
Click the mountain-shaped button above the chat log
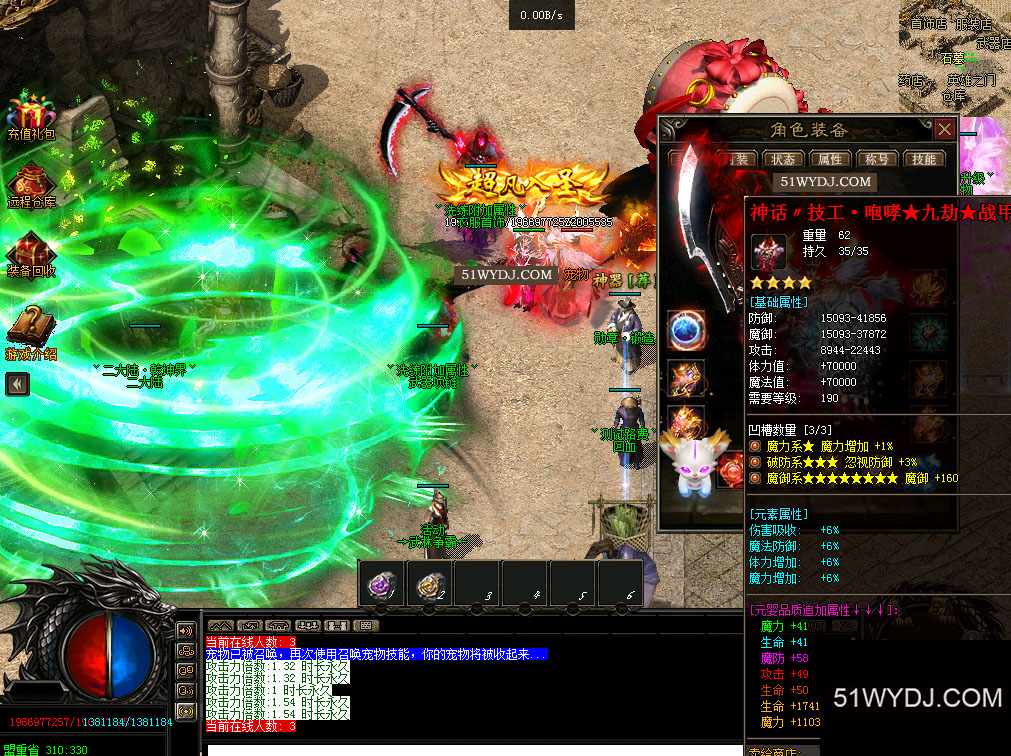pos(221,625)
